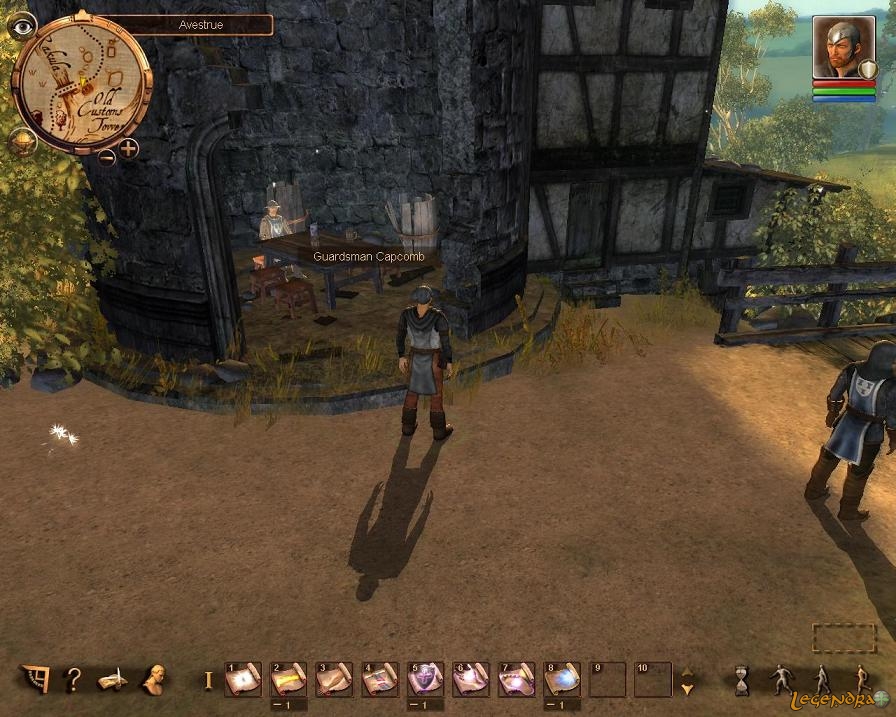Open the world map globe icon
The height and width of the screenshot is (717, 896).
coord(21,141)
